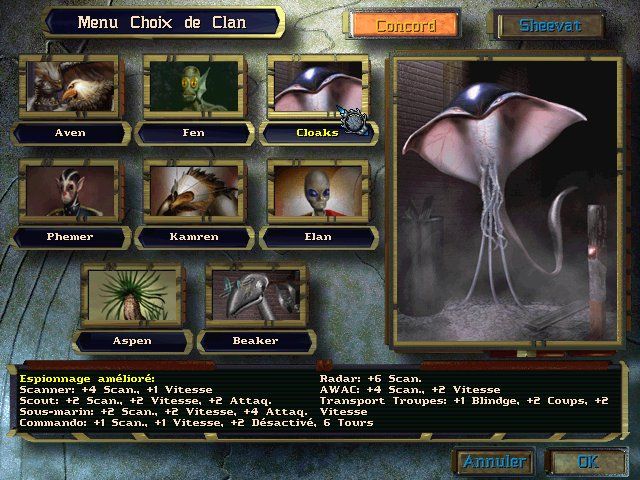Confirm clan choice with OK

[x=587, y=462]
